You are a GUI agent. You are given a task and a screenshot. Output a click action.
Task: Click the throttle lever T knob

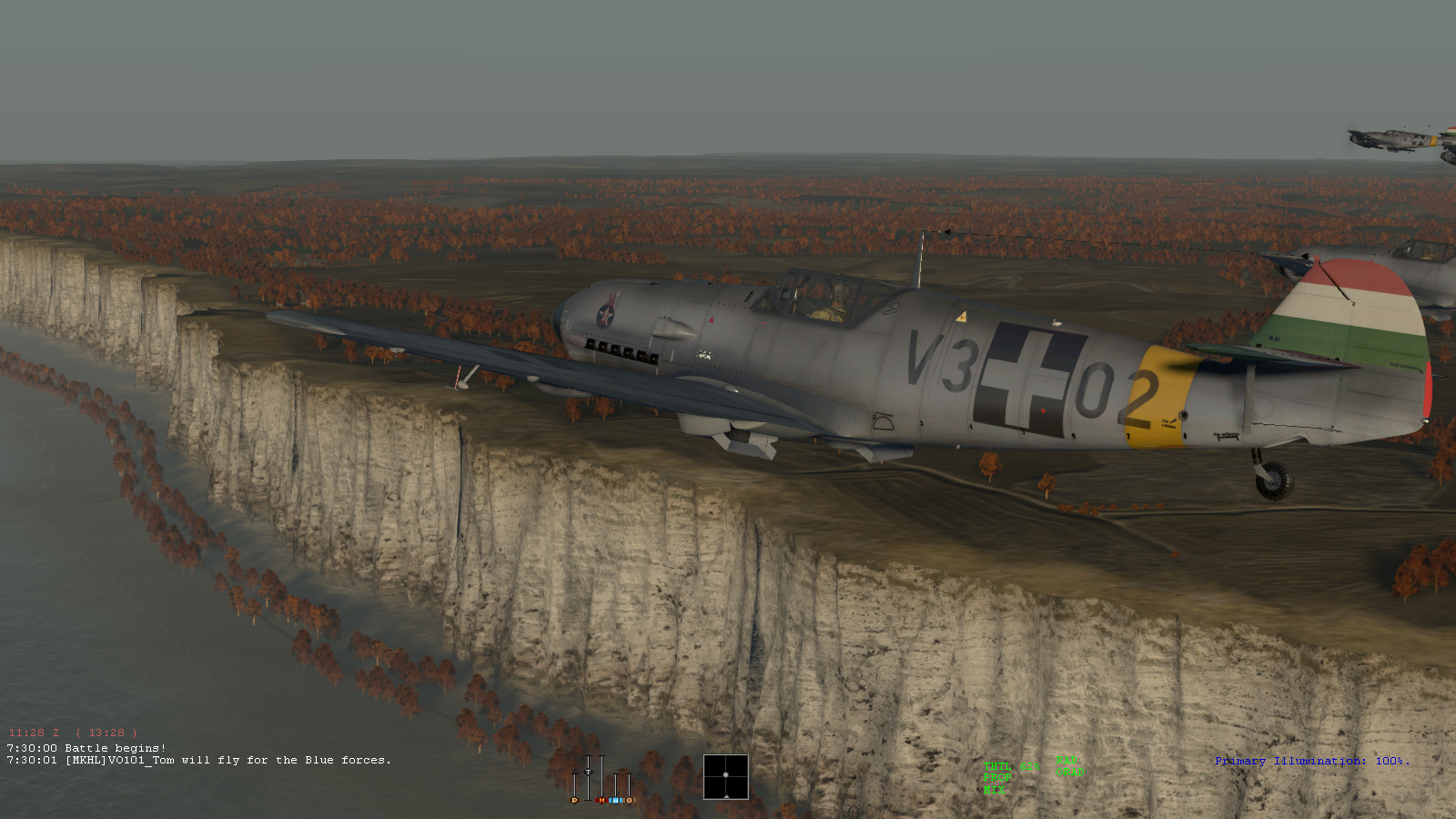point(588,772)
